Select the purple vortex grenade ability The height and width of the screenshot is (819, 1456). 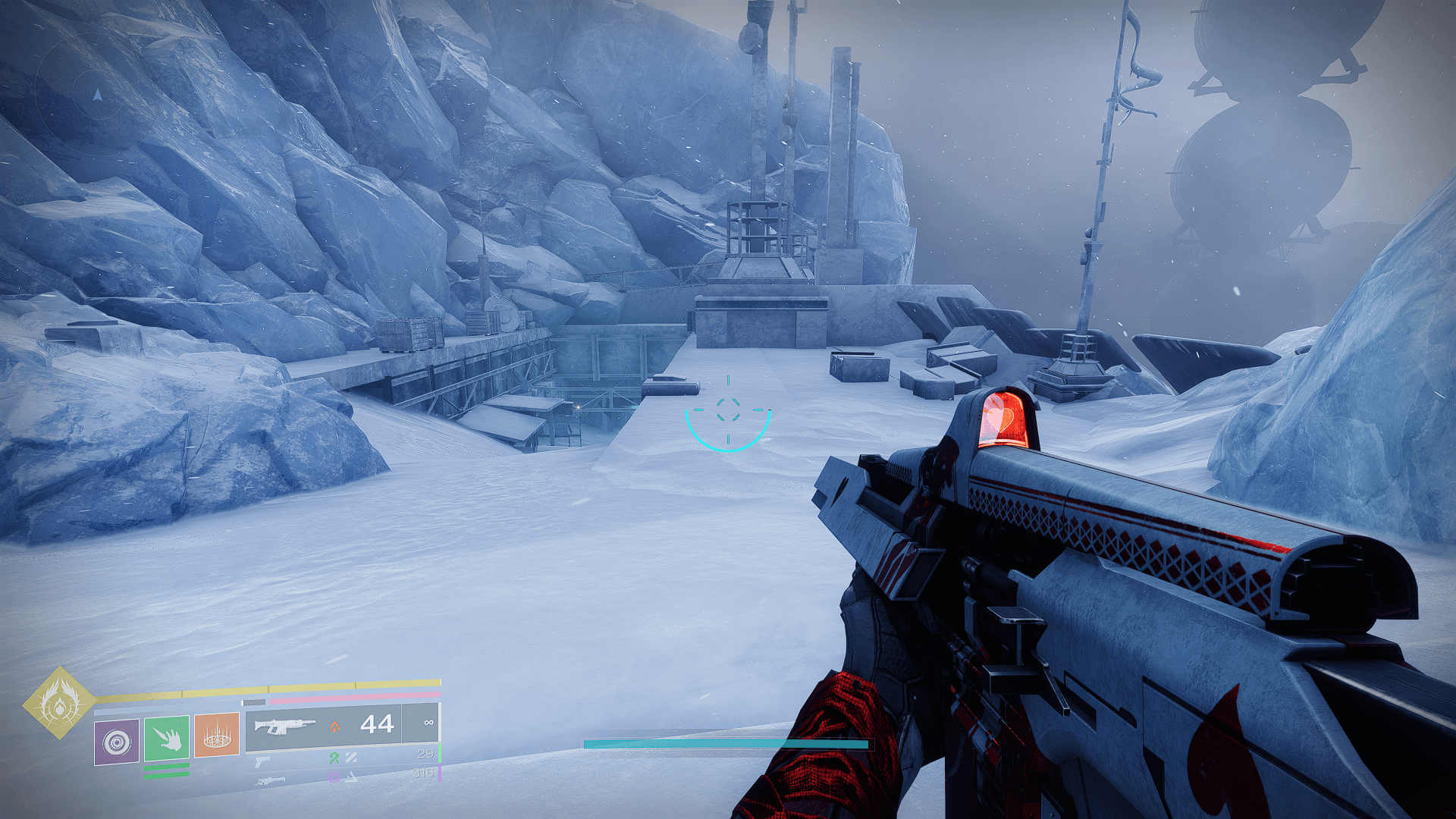(117, 742)
